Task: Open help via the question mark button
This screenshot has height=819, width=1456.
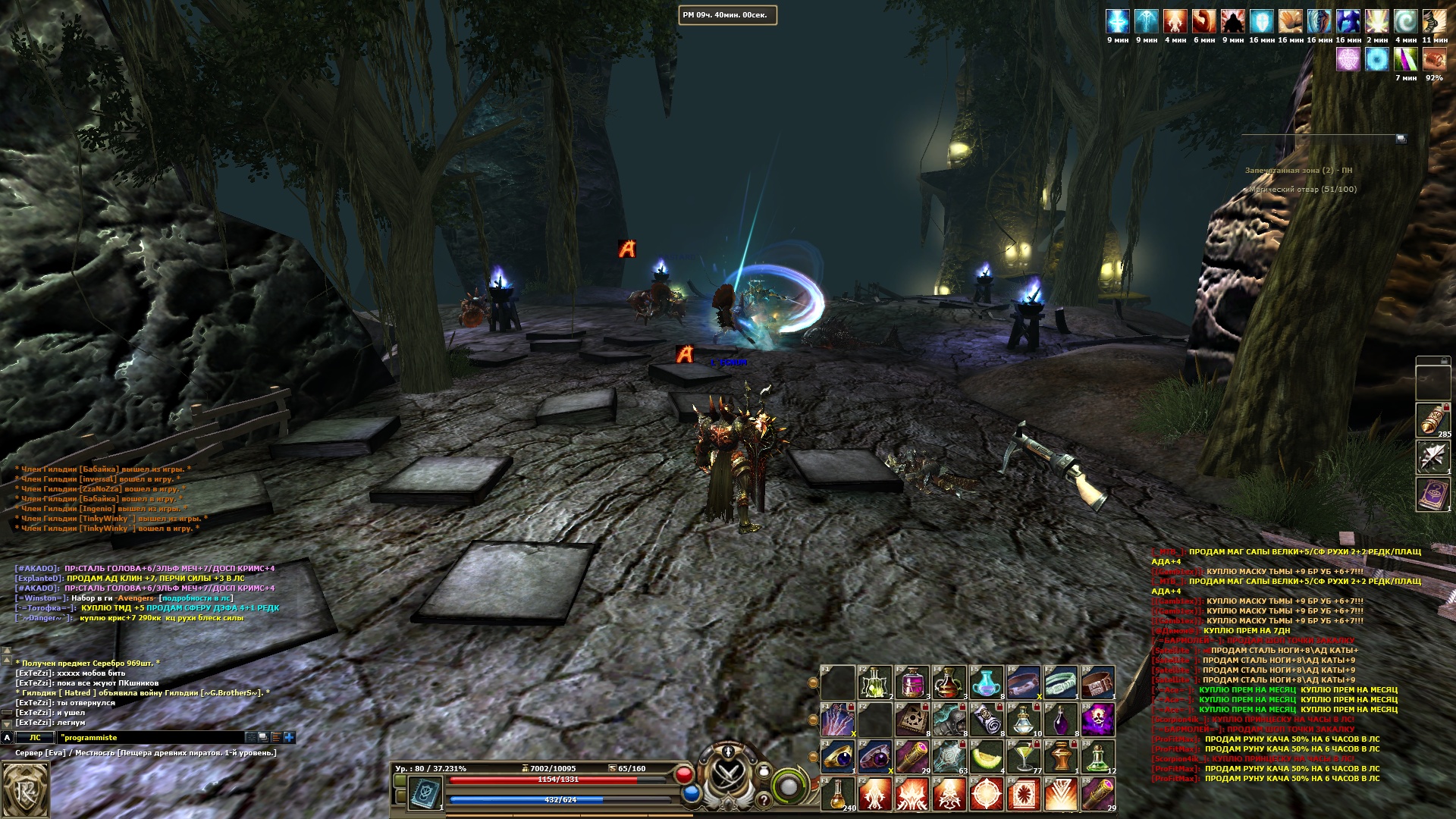Action: coord(764,799)
